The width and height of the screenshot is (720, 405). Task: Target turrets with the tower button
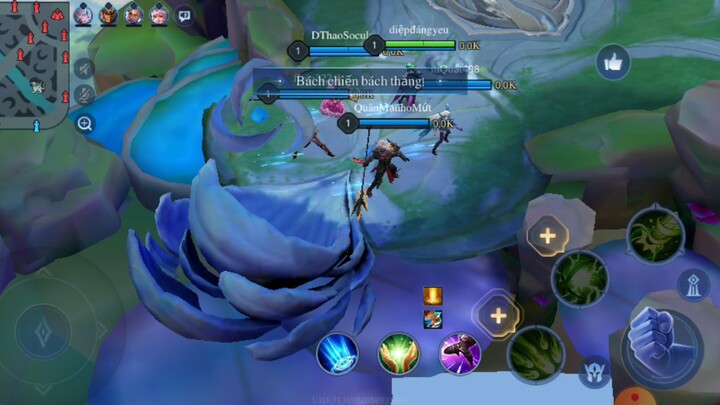point(693,285)
